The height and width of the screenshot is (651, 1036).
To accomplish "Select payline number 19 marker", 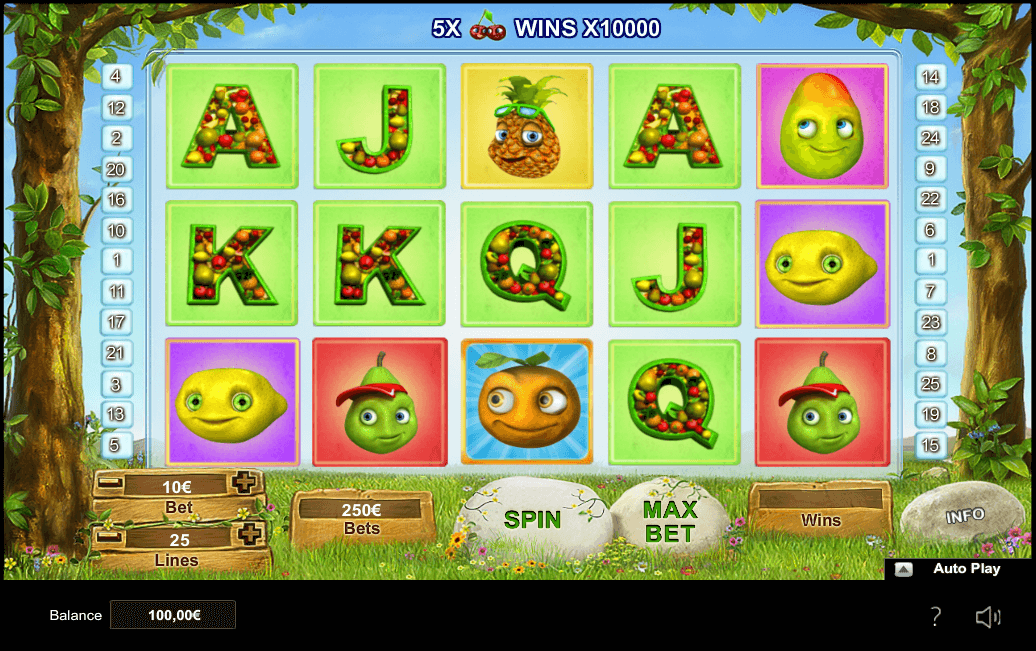I will point(931,414).
